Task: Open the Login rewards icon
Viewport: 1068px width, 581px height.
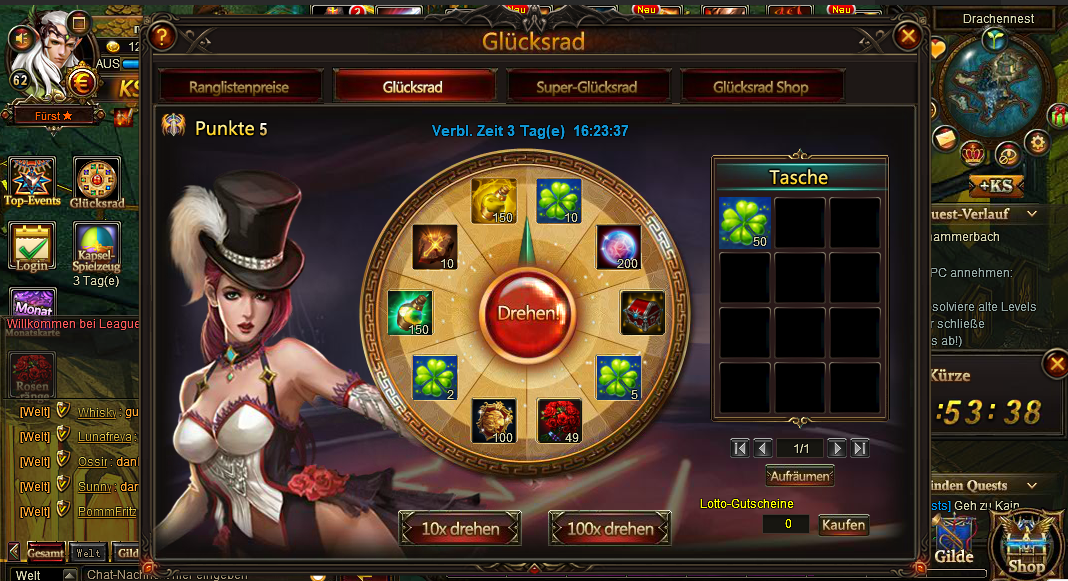Action: 32,246
